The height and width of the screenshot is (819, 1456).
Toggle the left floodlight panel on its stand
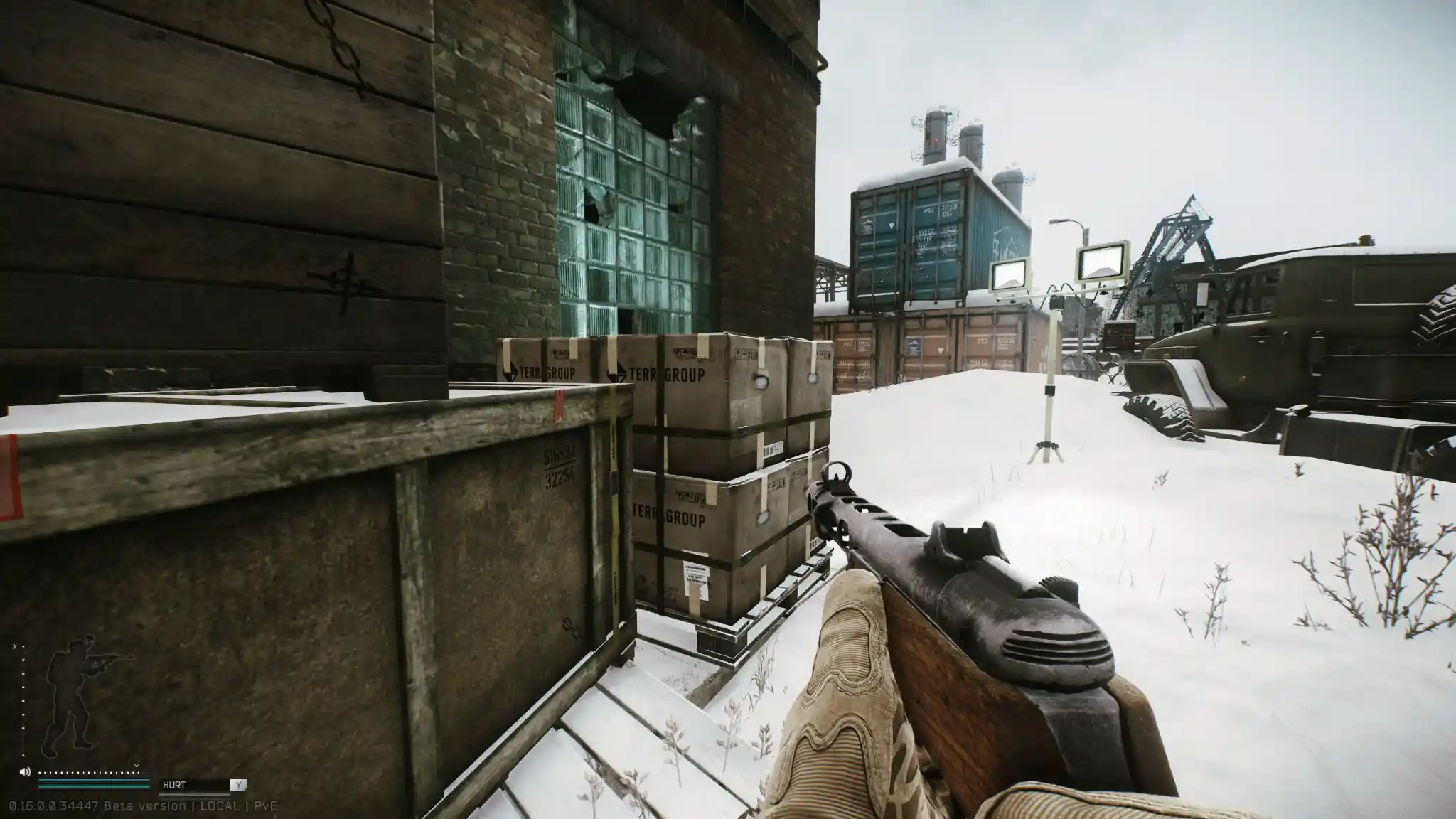tap(1009, 274)
